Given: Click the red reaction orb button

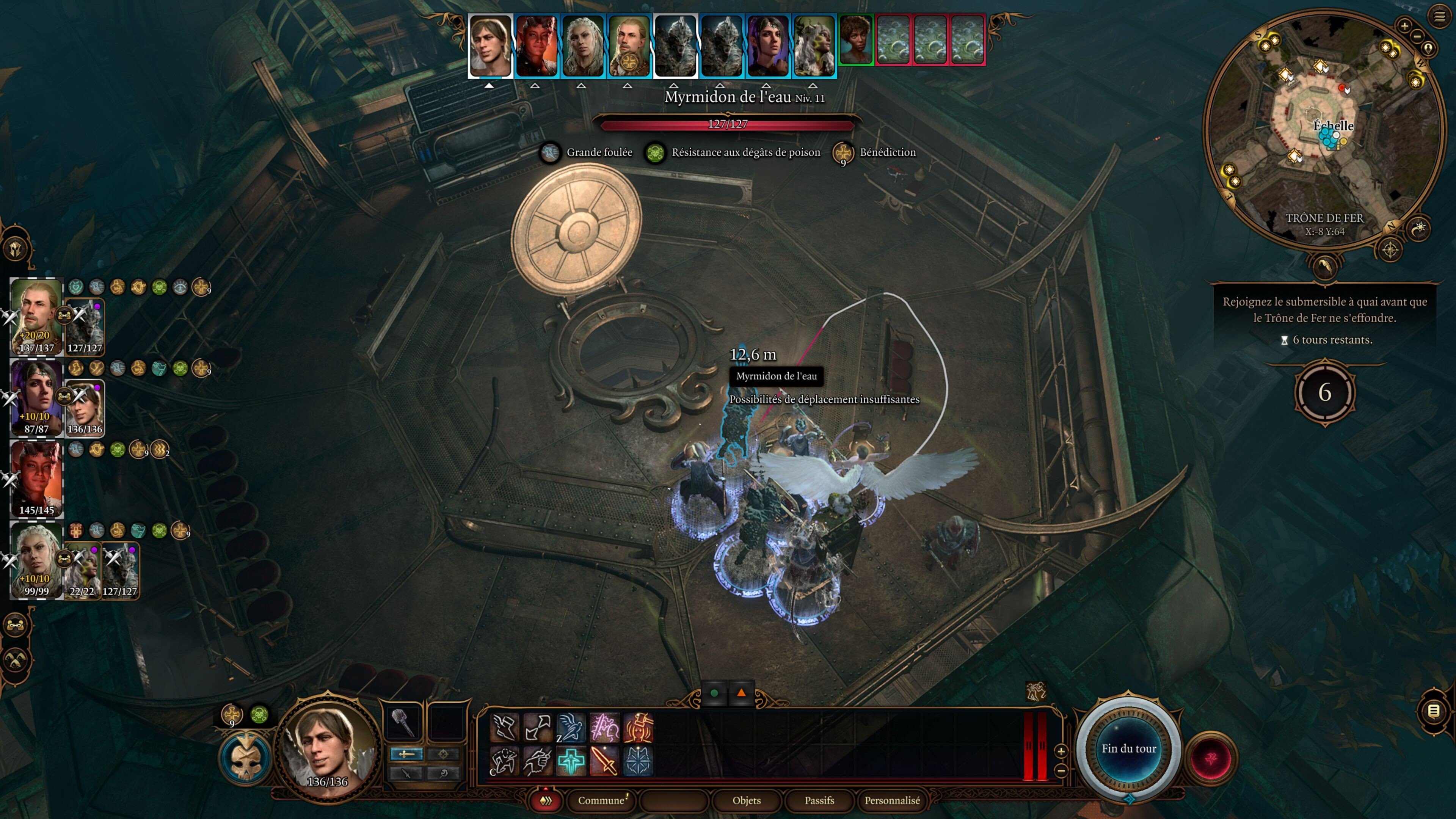Looking at the screenshot, I should [1211, 758].
